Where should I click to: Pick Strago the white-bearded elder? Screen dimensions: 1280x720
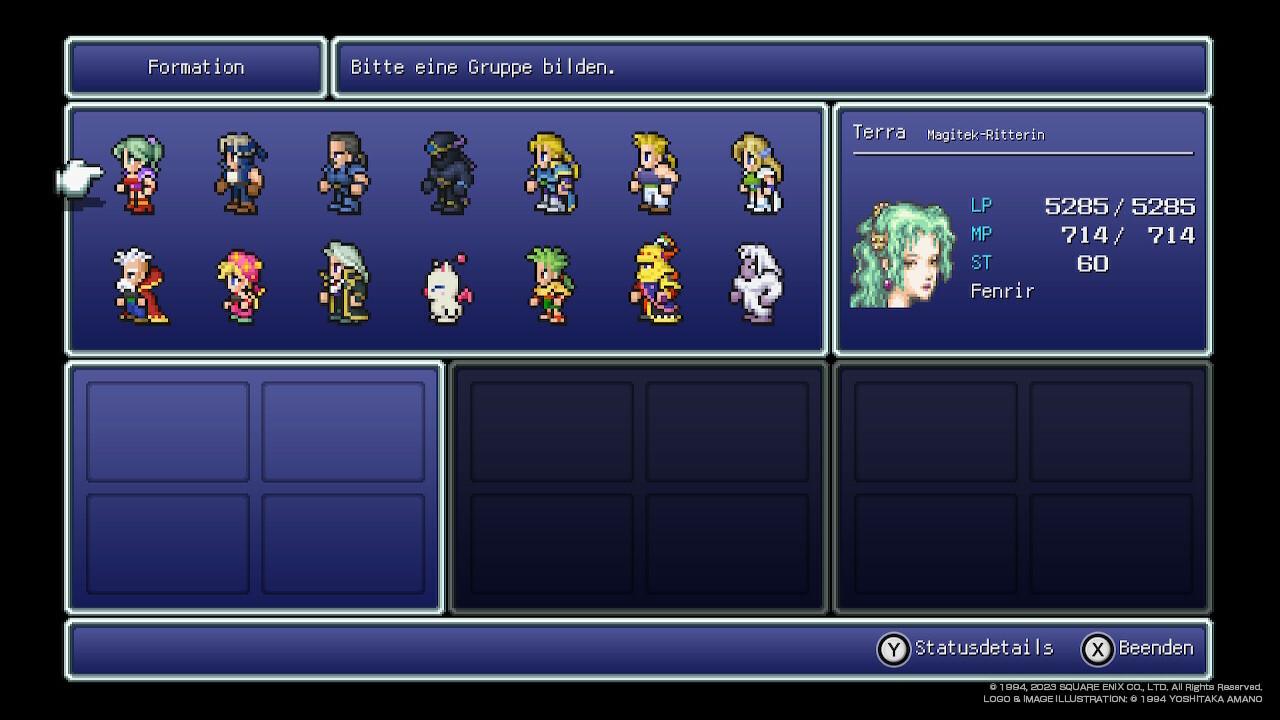coord(139,286)
